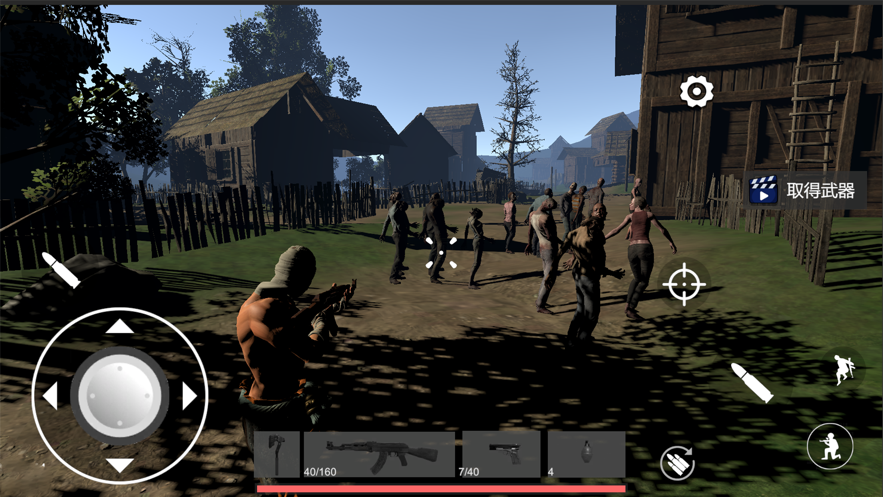This screenshot has height=497, width=883.
Task: Select the axe weapon slot
Action: coord(278,455)
